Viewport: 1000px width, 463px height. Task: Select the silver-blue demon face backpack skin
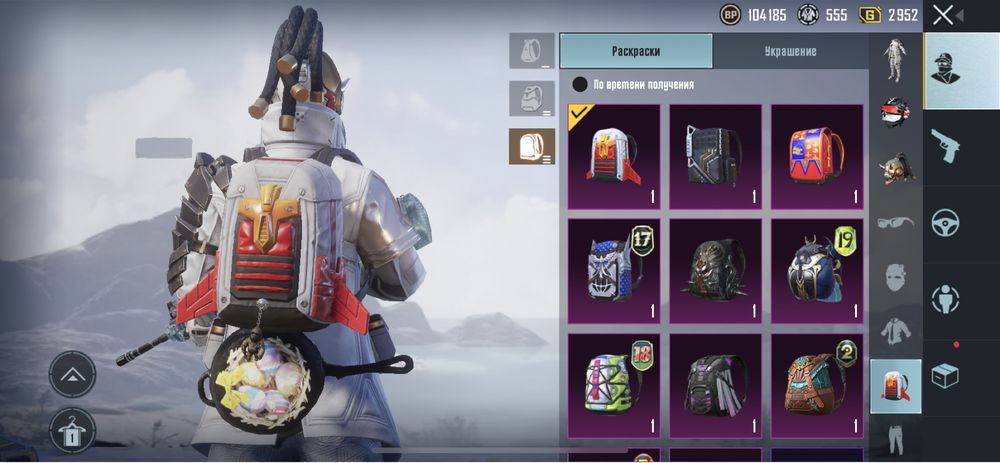[x=614, y=271]
